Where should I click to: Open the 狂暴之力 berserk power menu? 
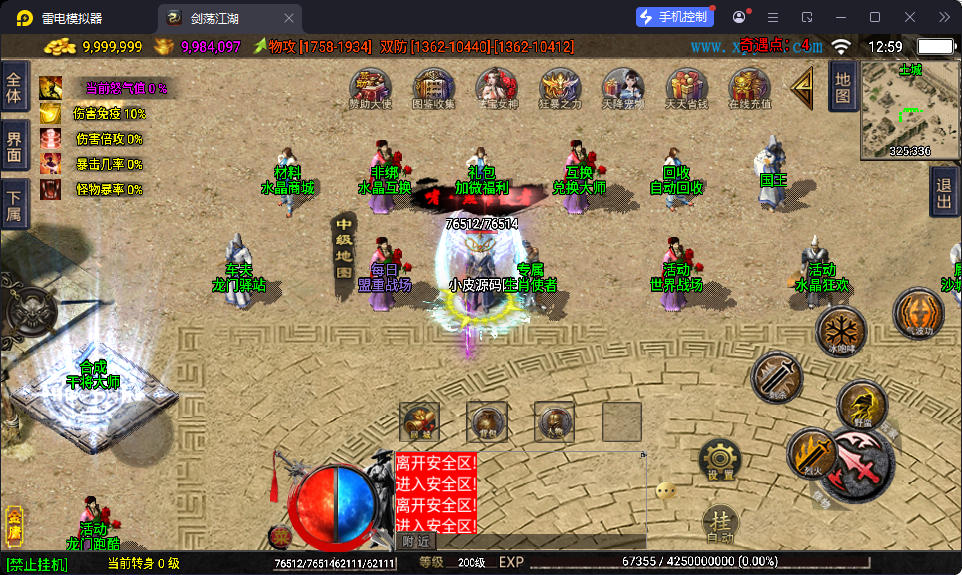pos(559,88)
